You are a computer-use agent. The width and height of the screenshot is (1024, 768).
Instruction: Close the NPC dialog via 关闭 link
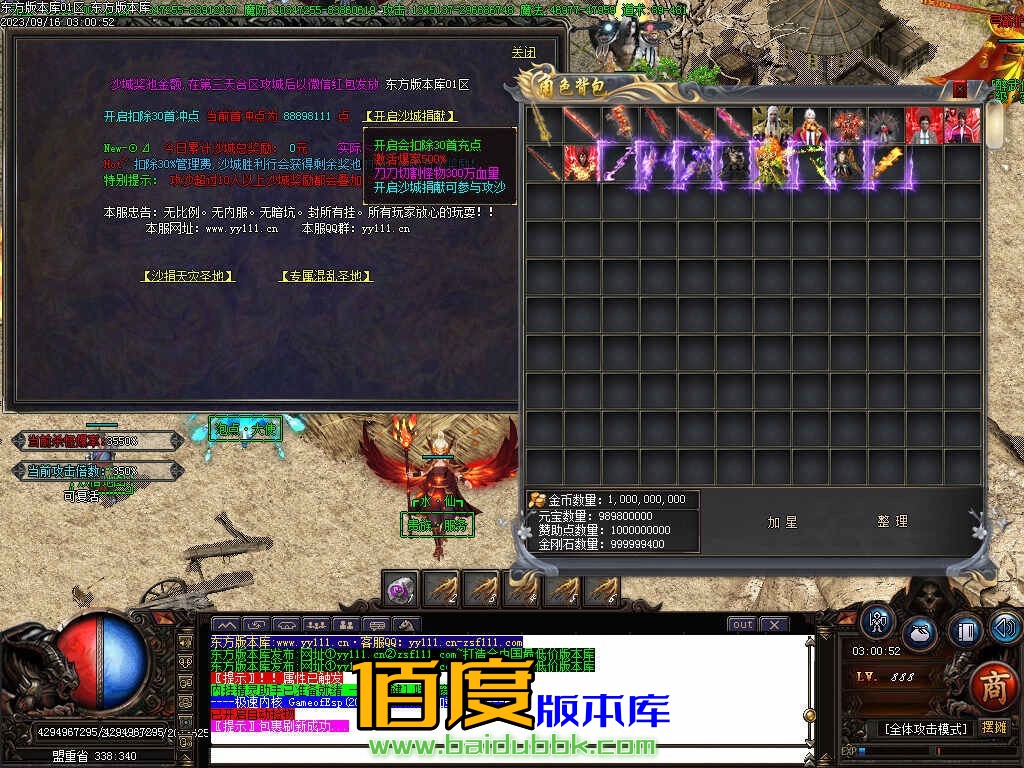523,52
